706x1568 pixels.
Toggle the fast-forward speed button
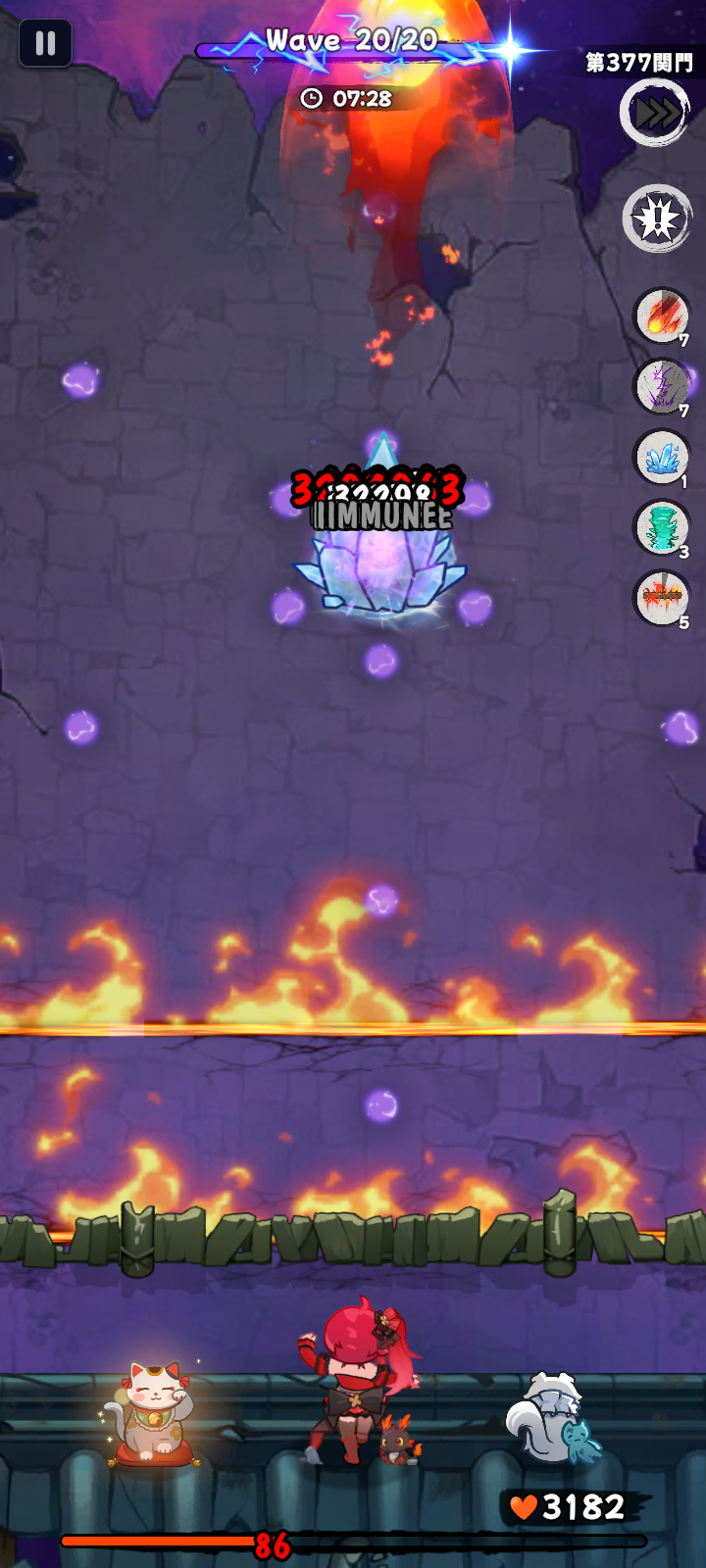(x=656, y=114)
